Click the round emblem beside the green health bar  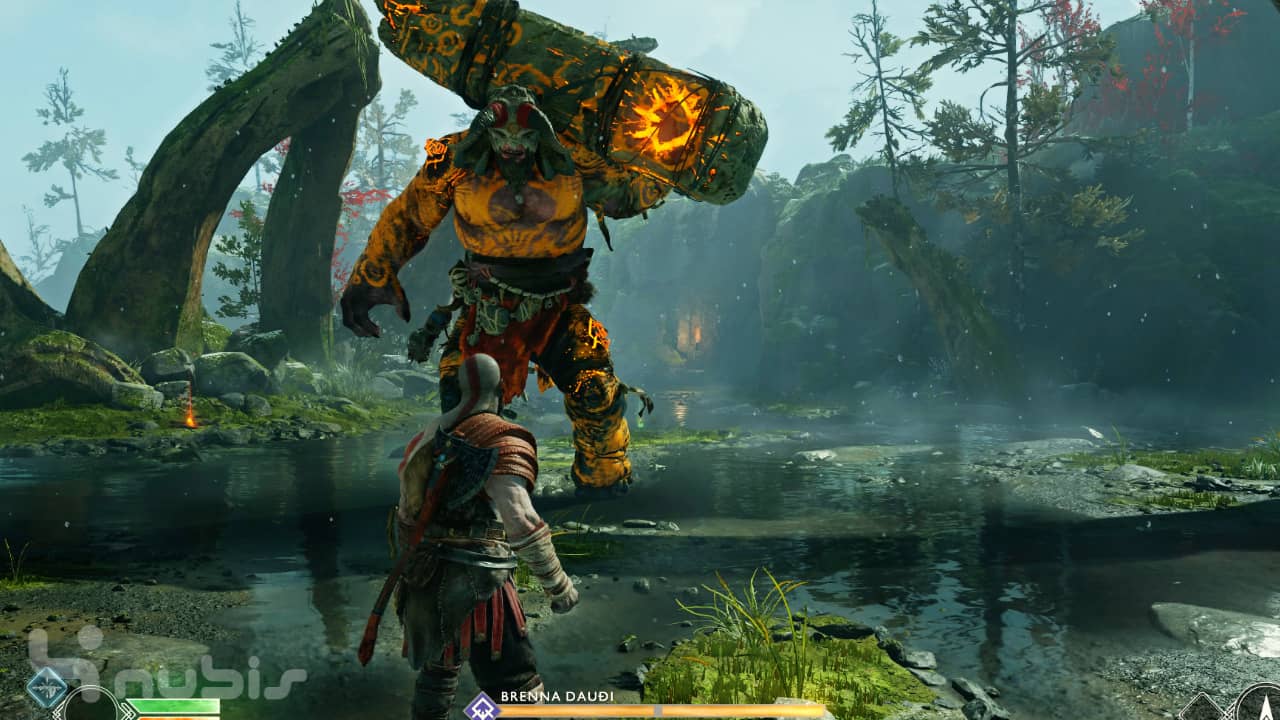92,706
